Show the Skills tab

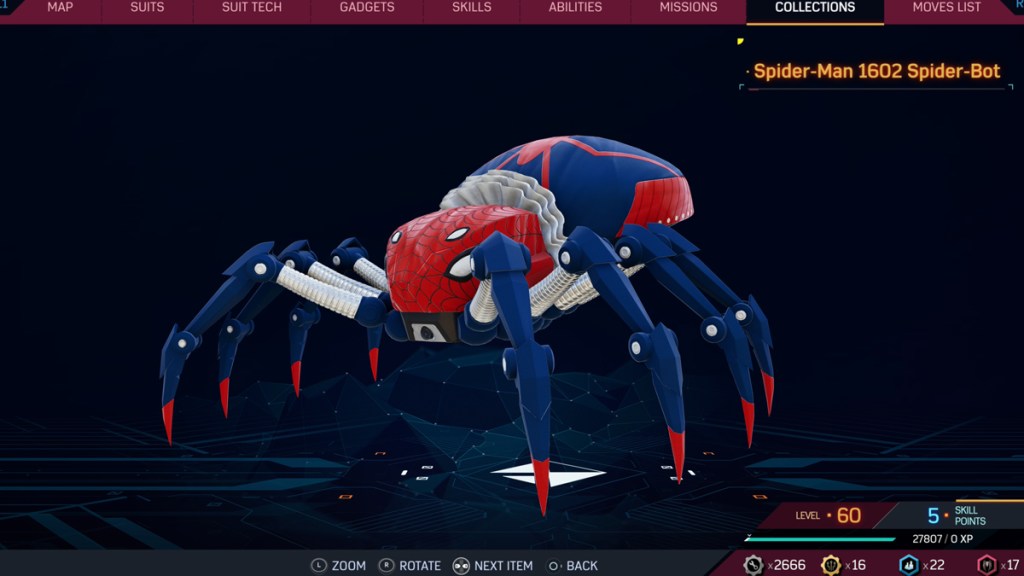471,8
